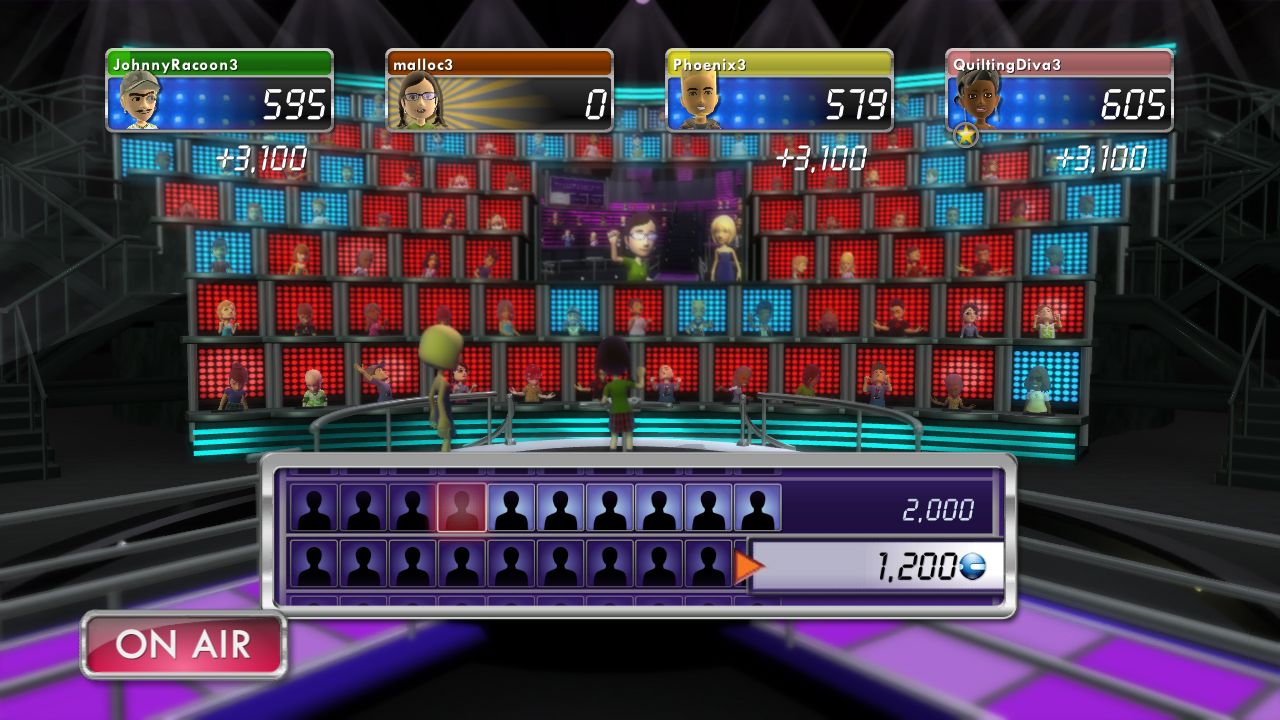Select QuiltingDiva3's player panel
This screenshot has height=720, width=1280.
point(1059,90)
